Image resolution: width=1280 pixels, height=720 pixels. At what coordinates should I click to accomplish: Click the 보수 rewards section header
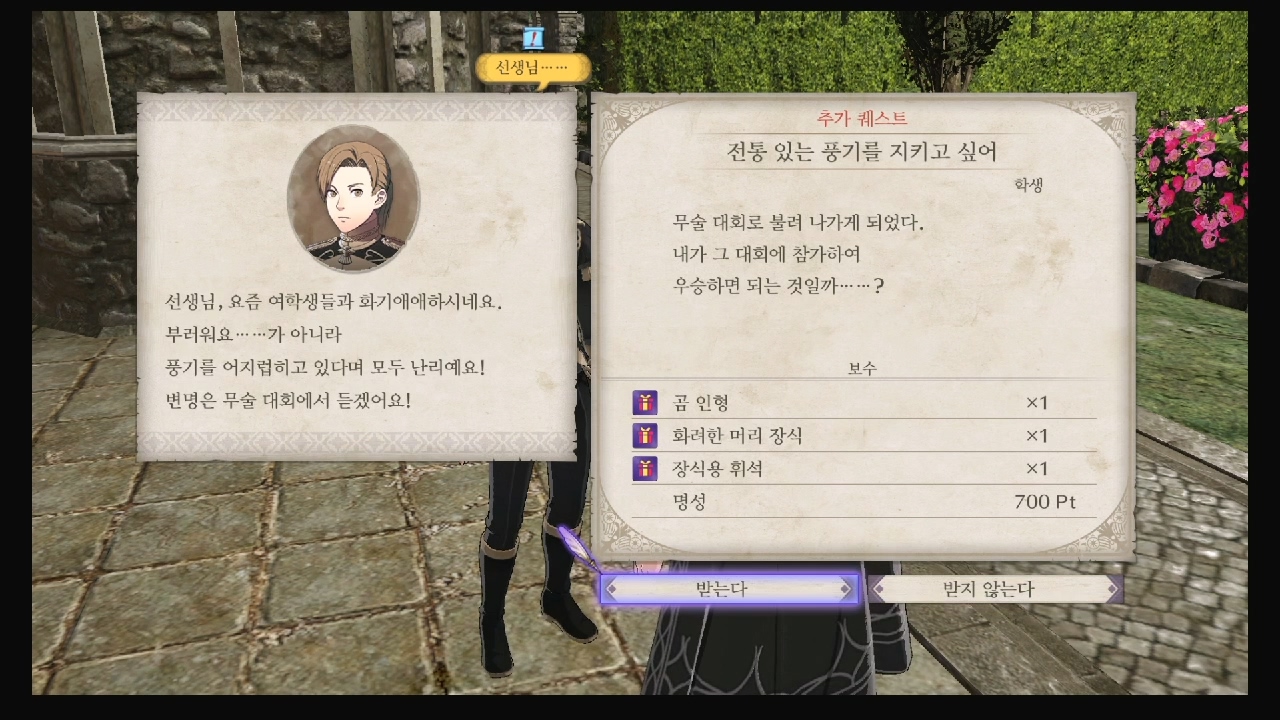click(x=864, y=367)
